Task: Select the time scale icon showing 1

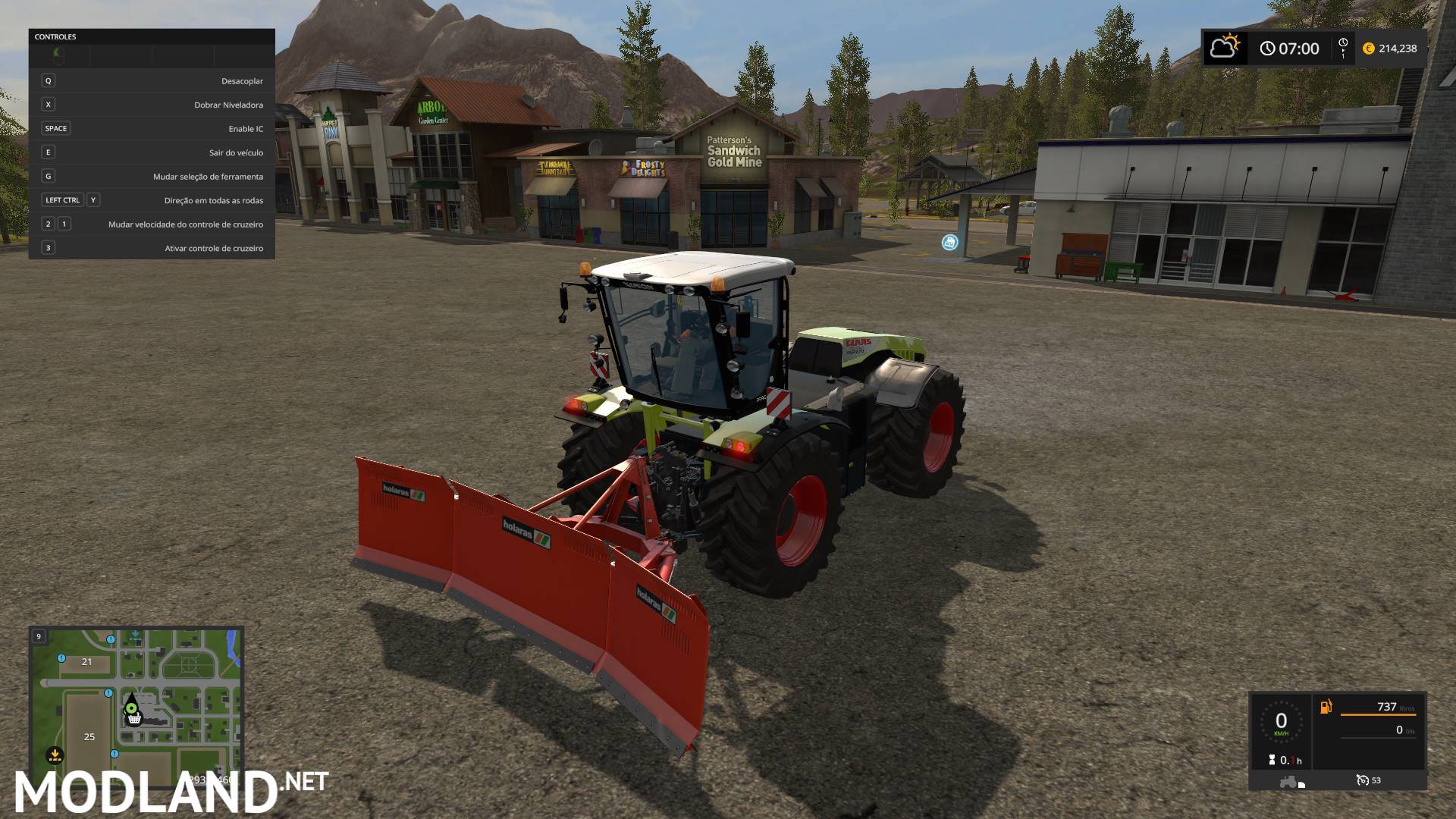Action: [x=1343, y=49]
